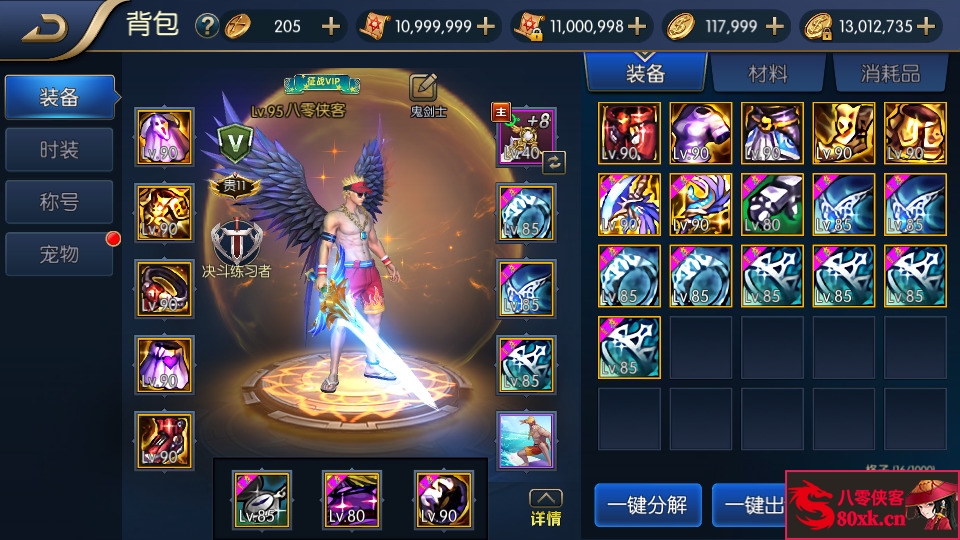Select the green Lv.80 weapon in bag

(772, 204)
